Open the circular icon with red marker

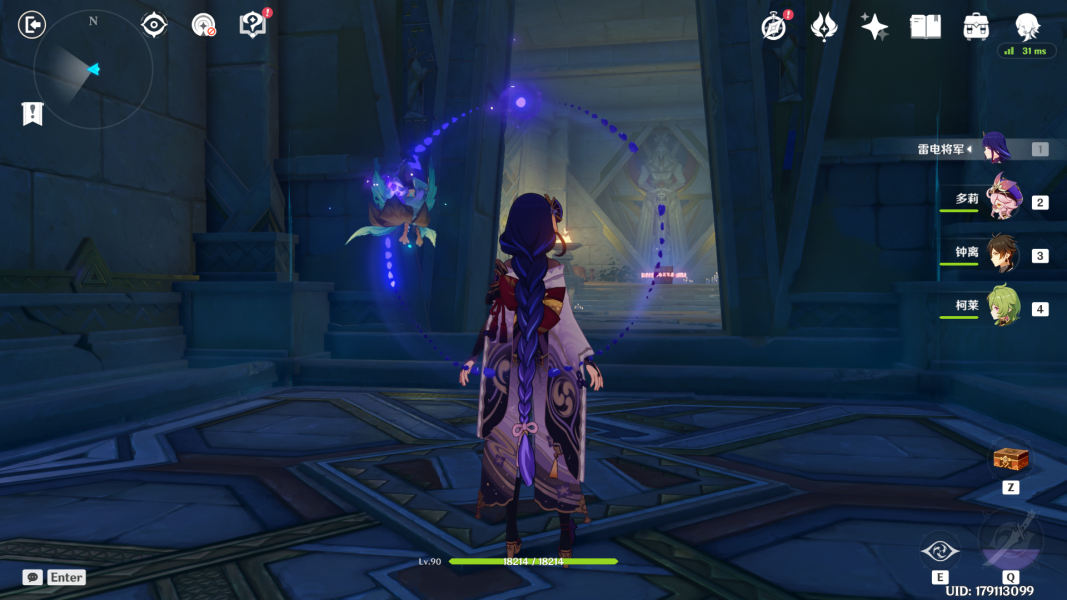click(203, 25)
